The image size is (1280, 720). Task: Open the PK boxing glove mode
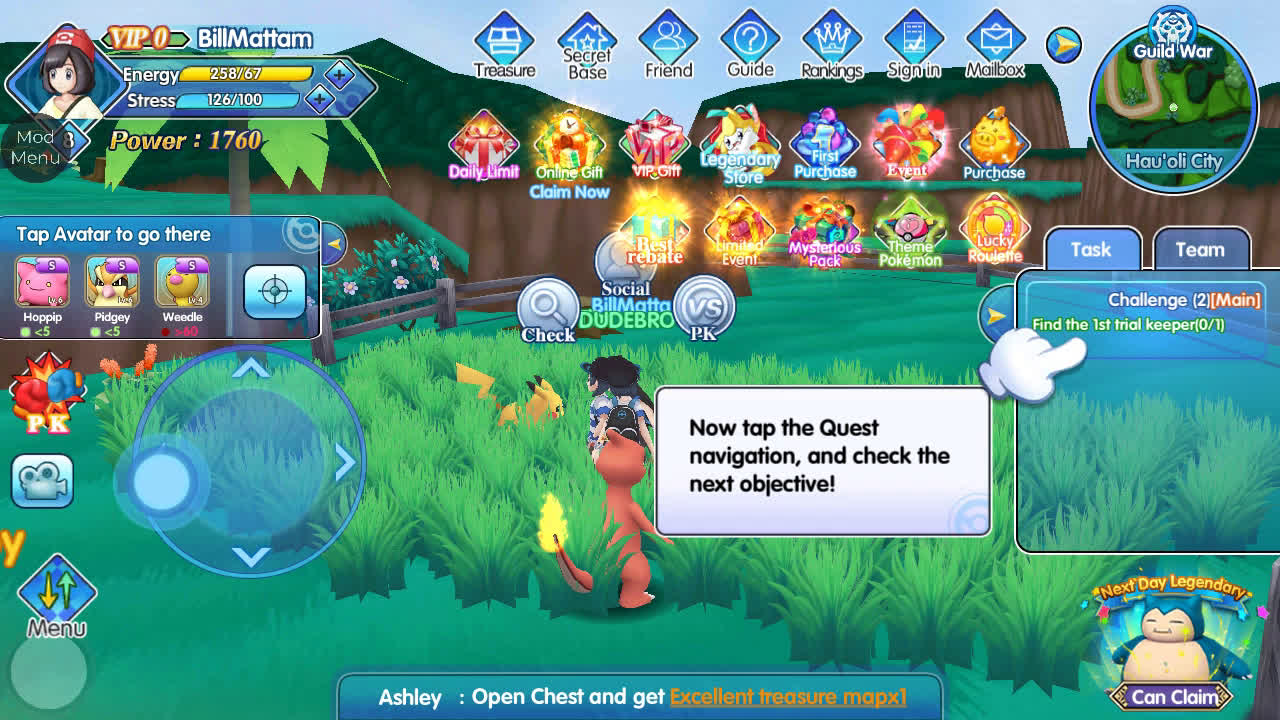(46, 394)
